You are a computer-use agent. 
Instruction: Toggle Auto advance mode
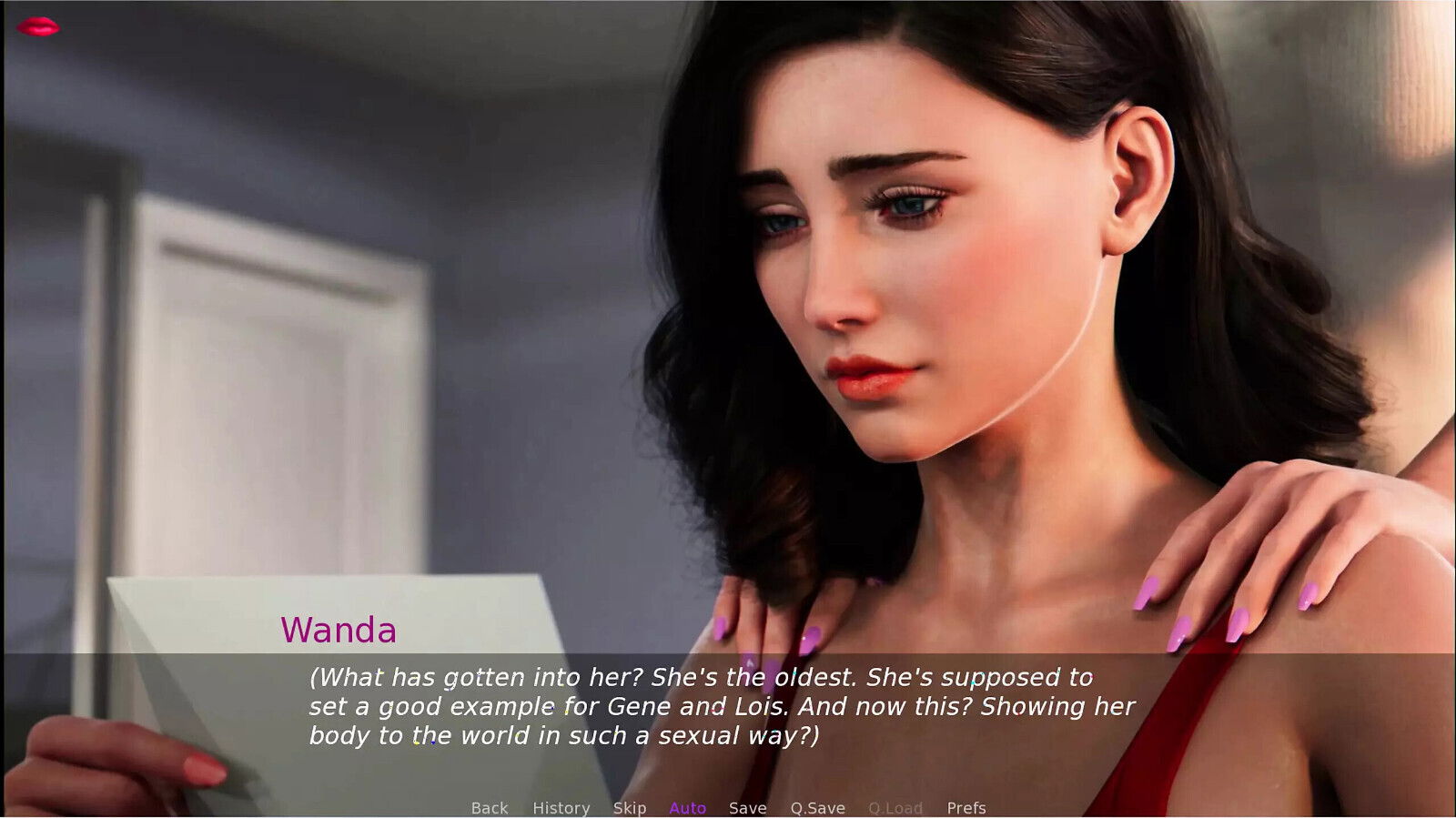click(687, 808)
